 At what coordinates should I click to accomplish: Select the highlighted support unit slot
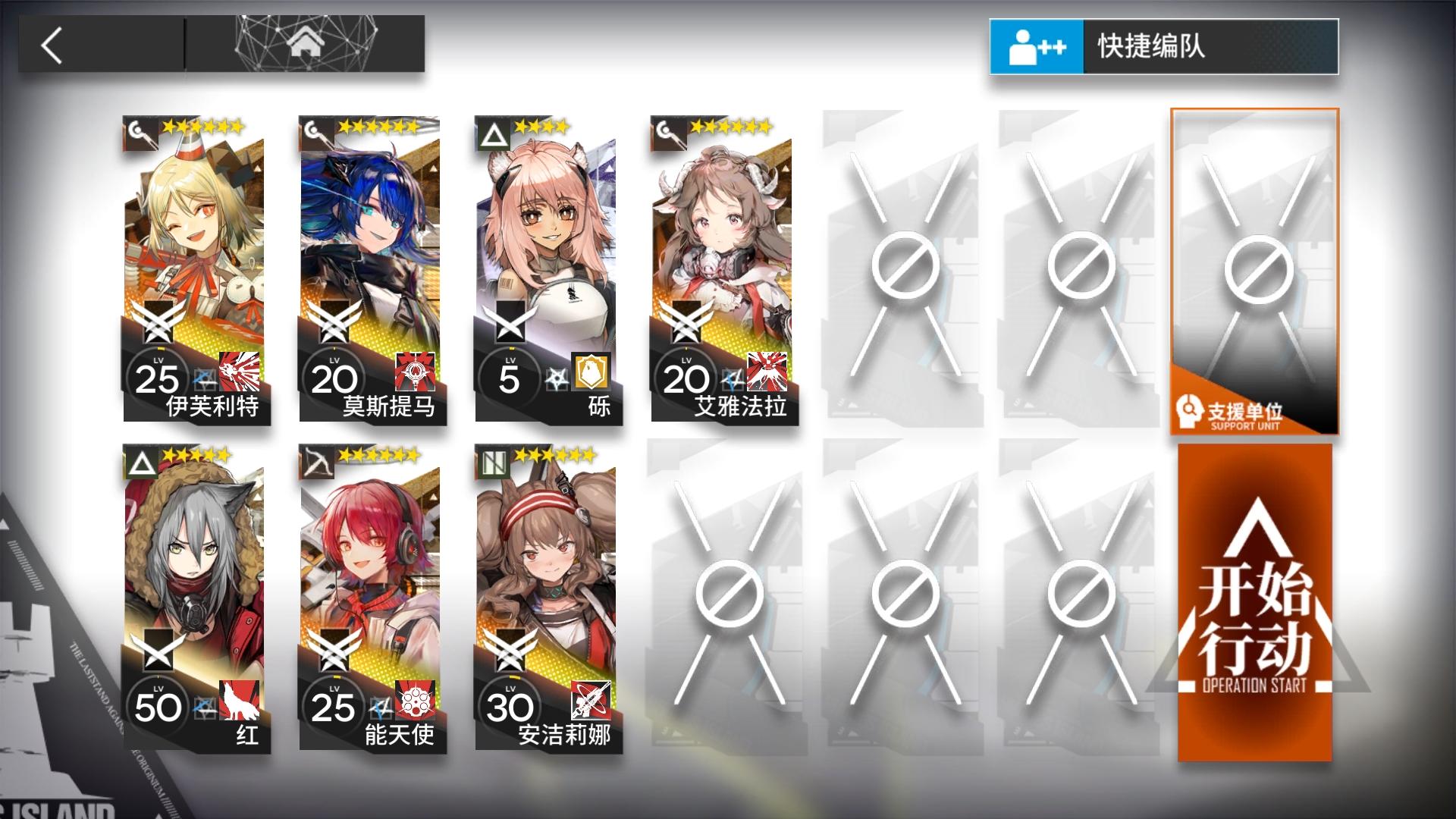pos(1257,273)
